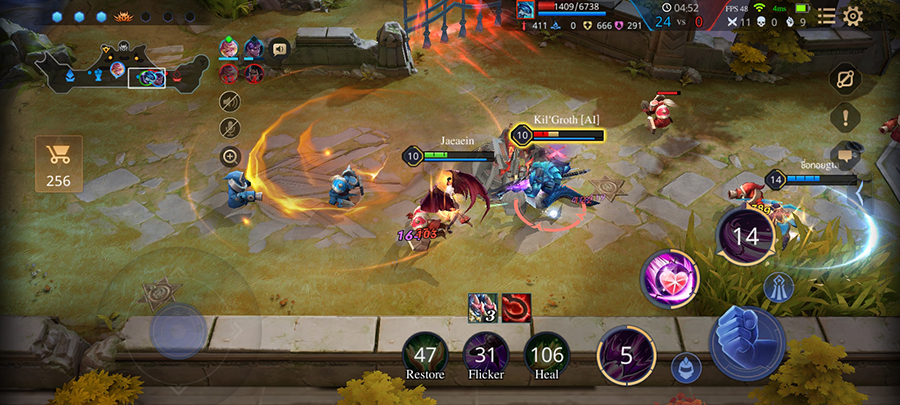Toggle the muted microphone icon
This screenshot has width=900, height=405.
[x=230, y=128]
